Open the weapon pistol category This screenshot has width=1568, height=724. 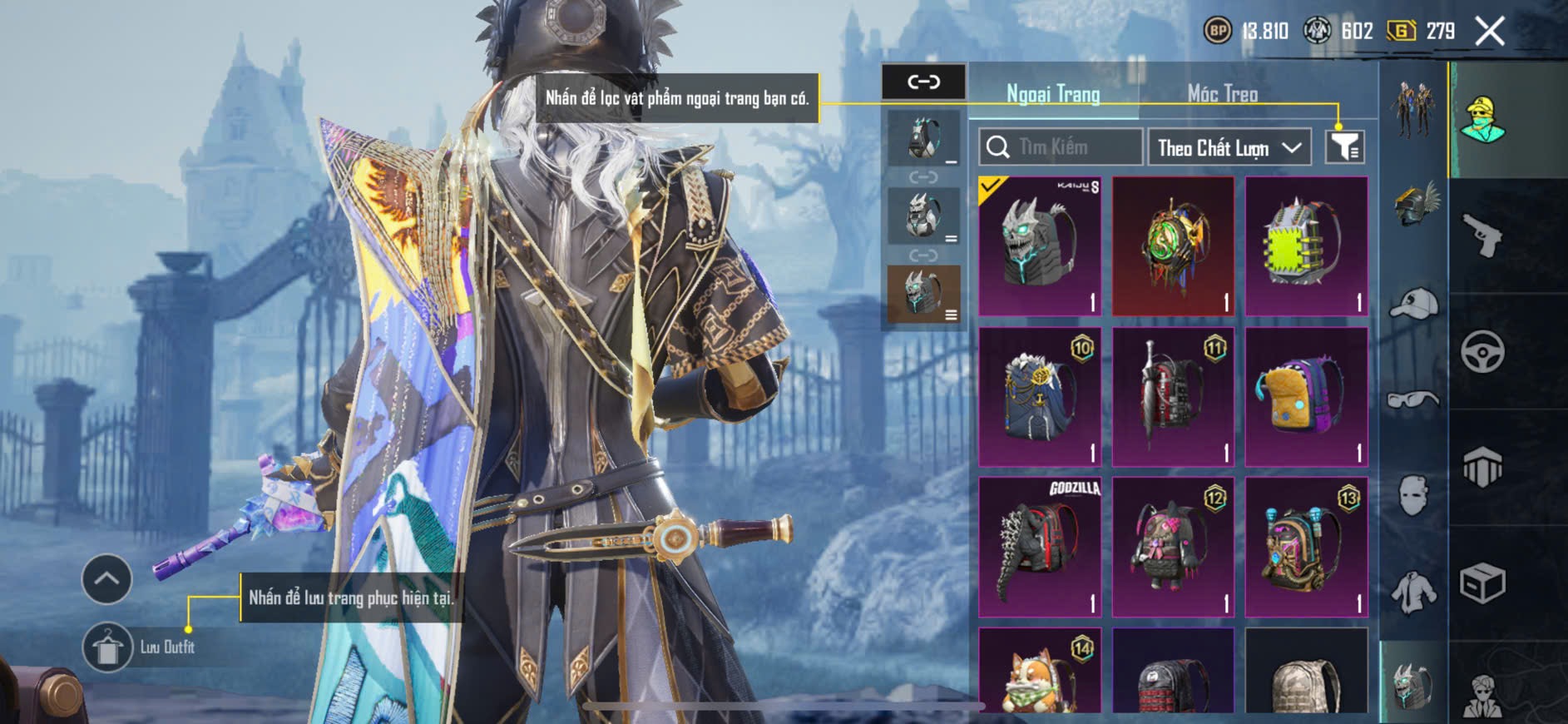pyautogui.click(x=1482, y=236)
